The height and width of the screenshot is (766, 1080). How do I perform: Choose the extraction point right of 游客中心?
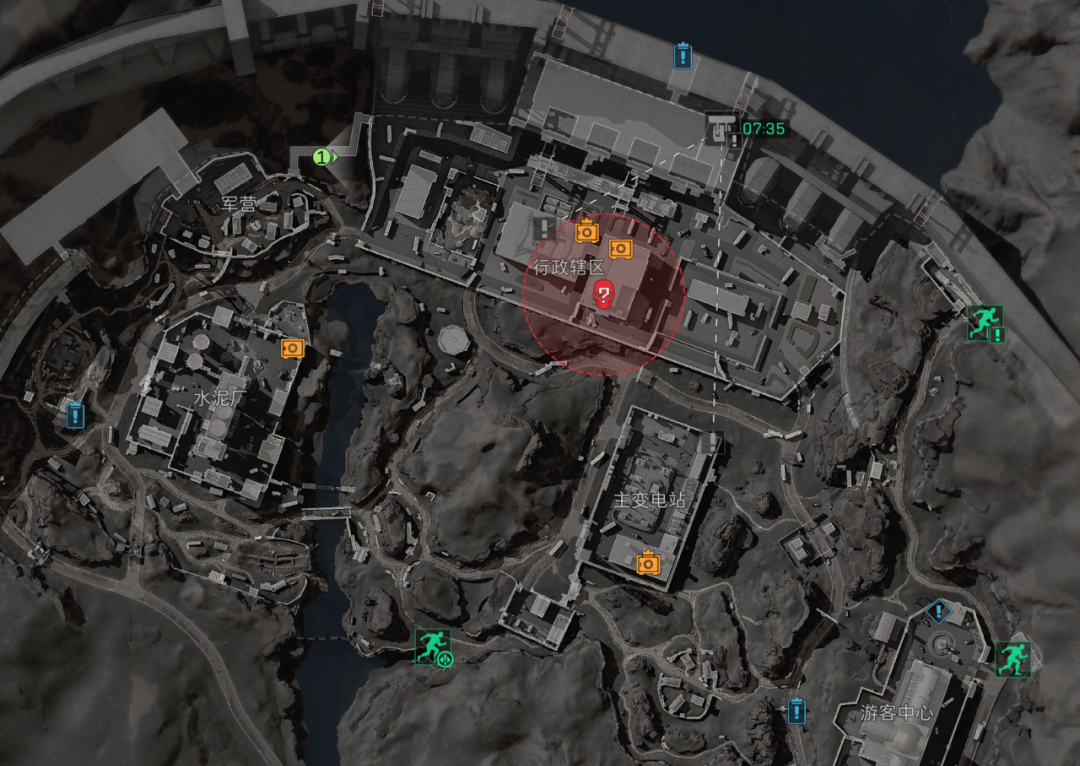tap(1012, 656)
